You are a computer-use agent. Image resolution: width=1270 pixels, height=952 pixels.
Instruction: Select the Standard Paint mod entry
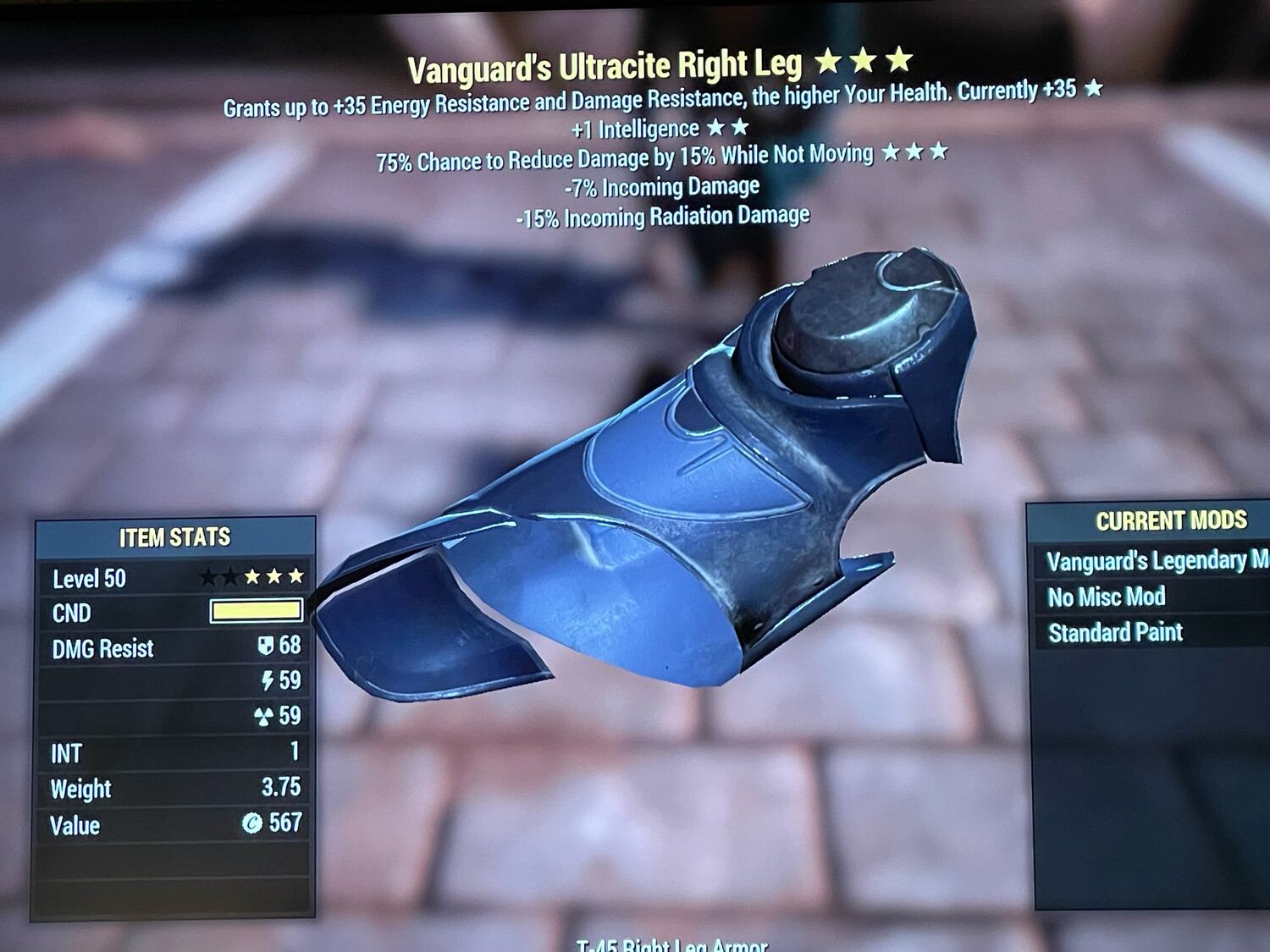tap(1115, 631)
